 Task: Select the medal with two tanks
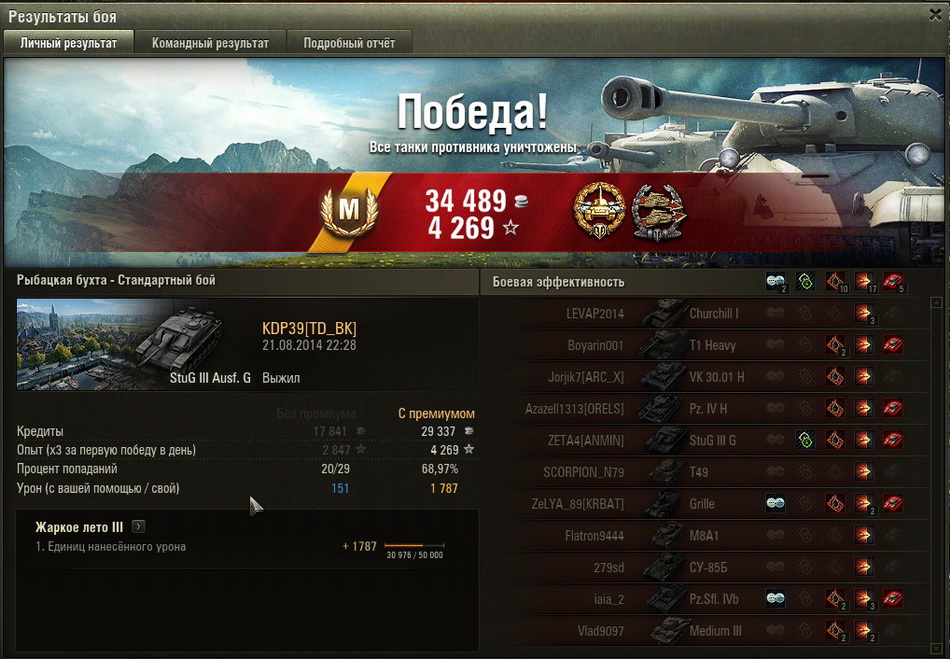(x=656, y=210)
